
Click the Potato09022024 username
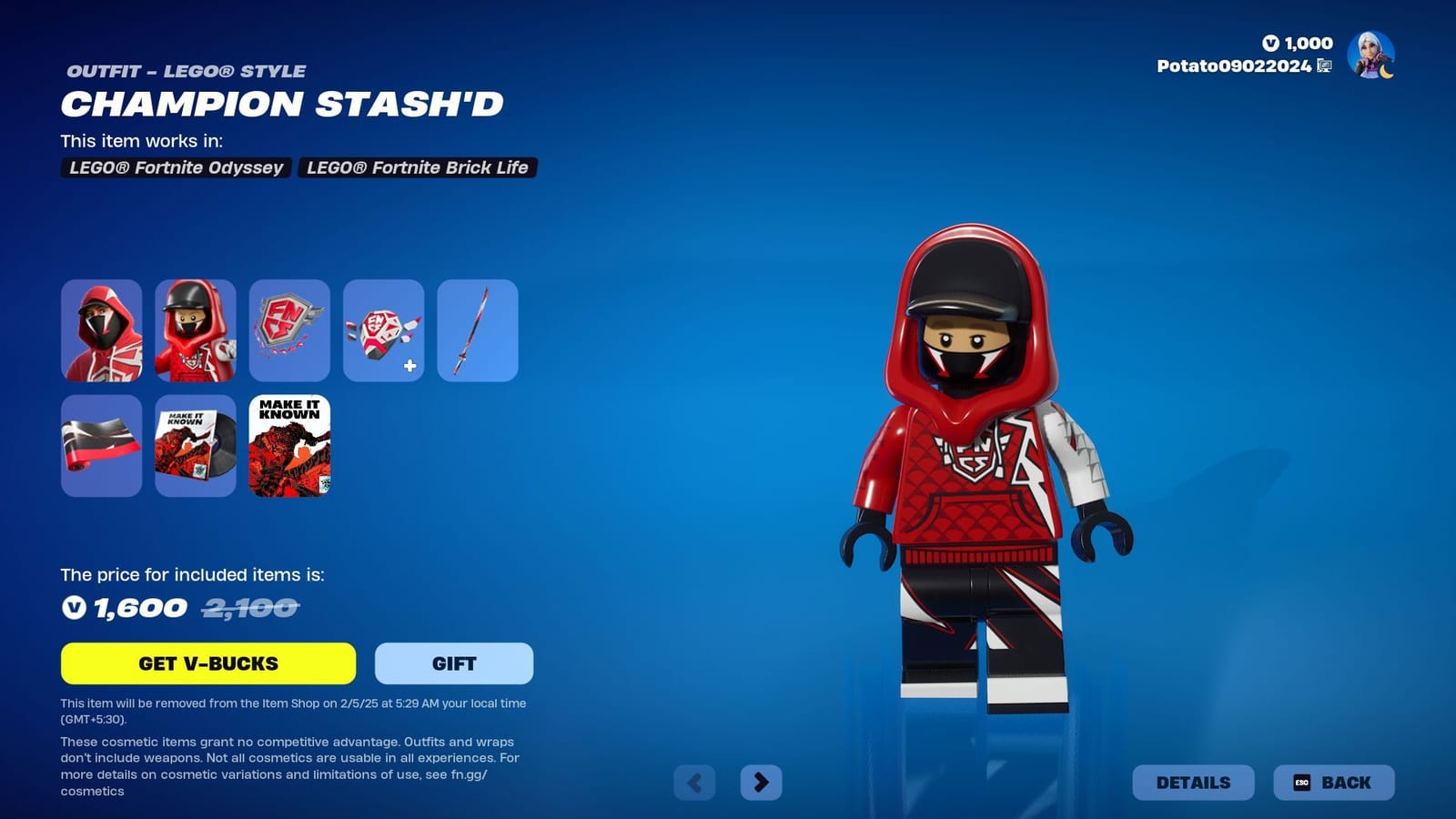pos(1233,66)
